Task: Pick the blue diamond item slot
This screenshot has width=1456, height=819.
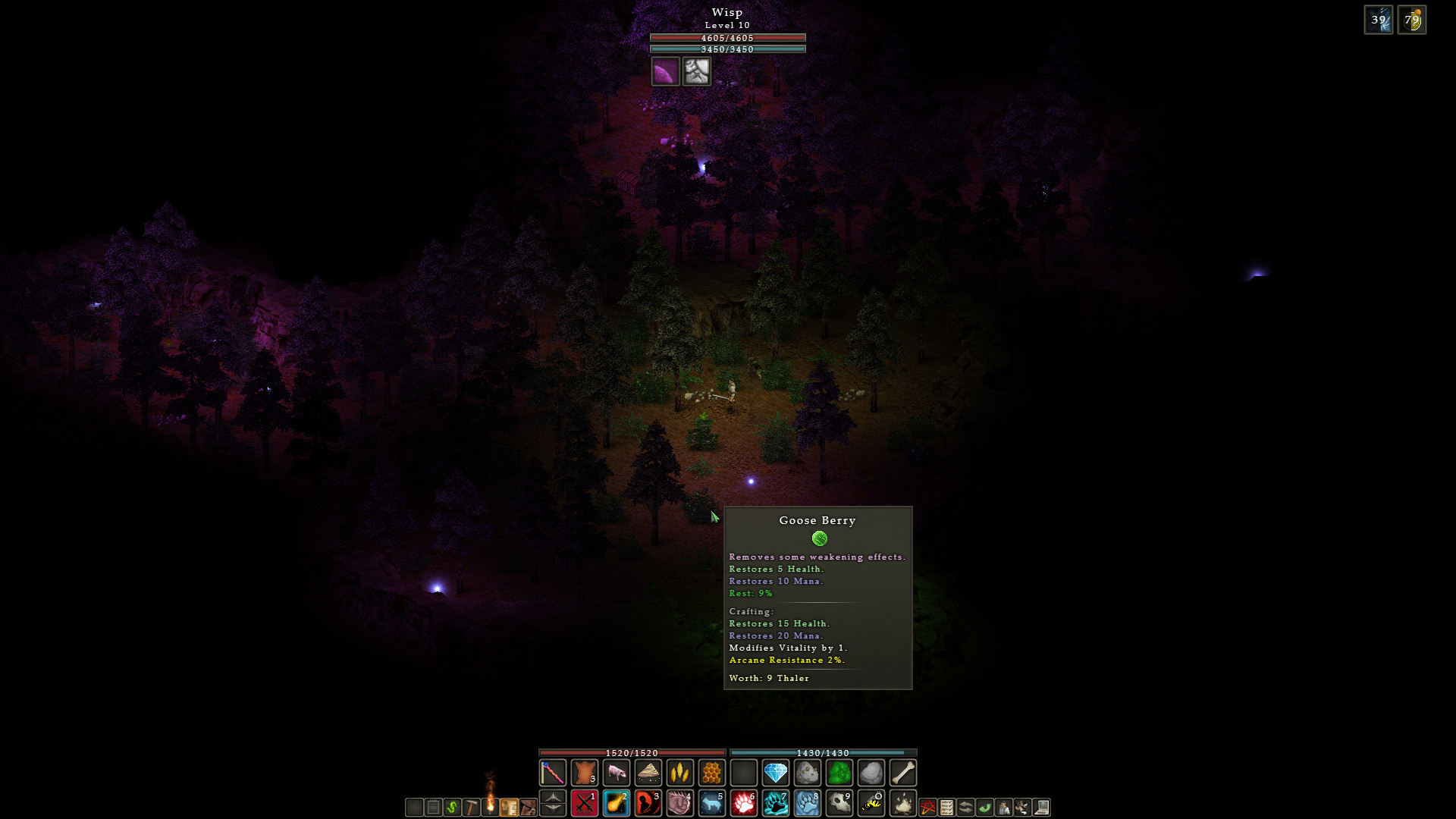Action: pos(776,773)
